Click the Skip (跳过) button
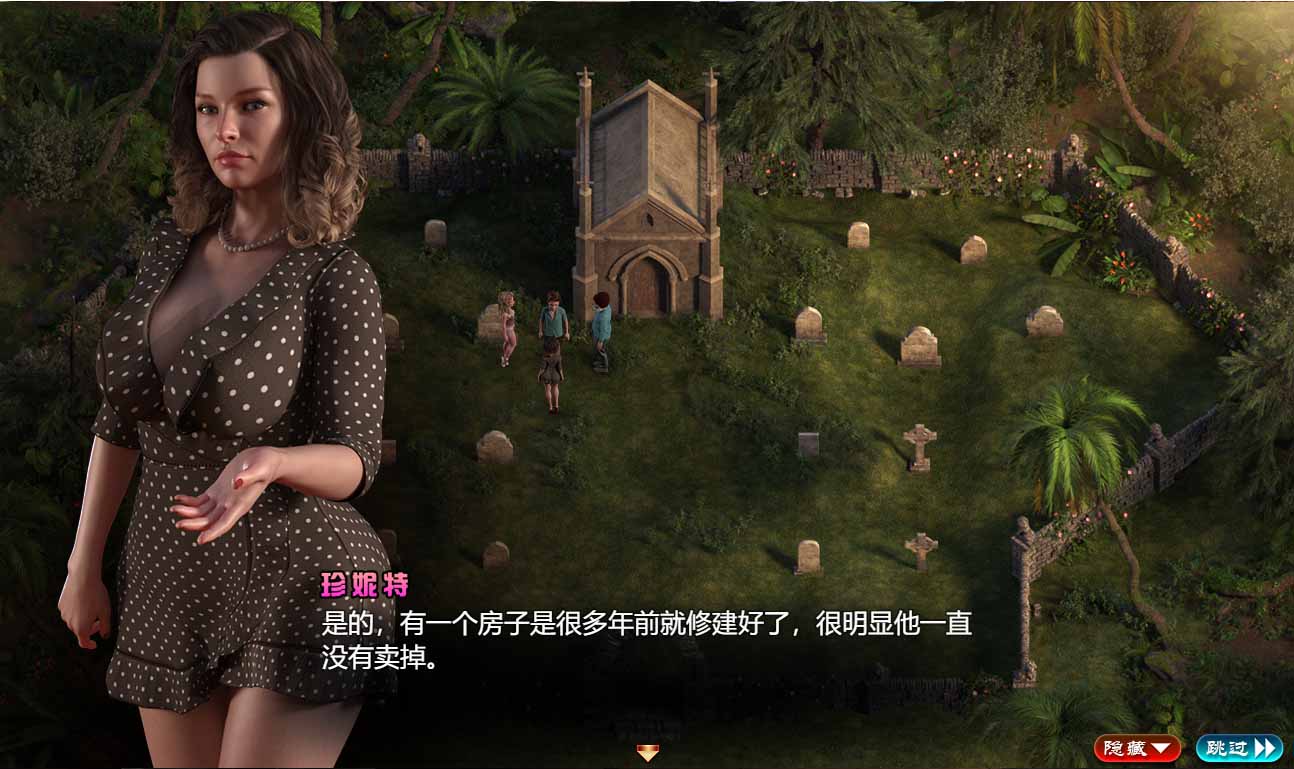The height and width of the screenshot is (769, 1294). (x=1239, y=746)
